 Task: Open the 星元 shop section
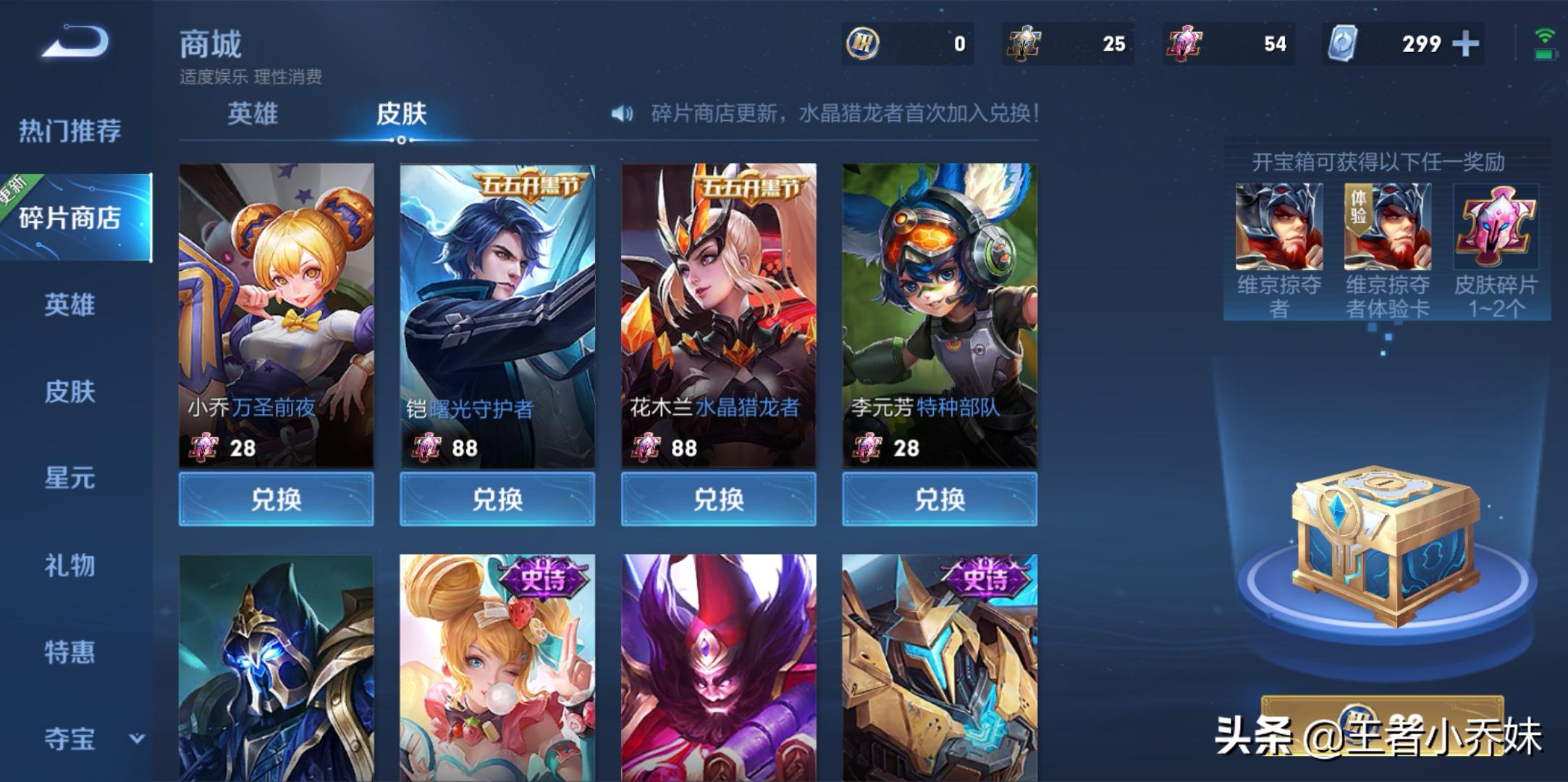click(69, 478)
